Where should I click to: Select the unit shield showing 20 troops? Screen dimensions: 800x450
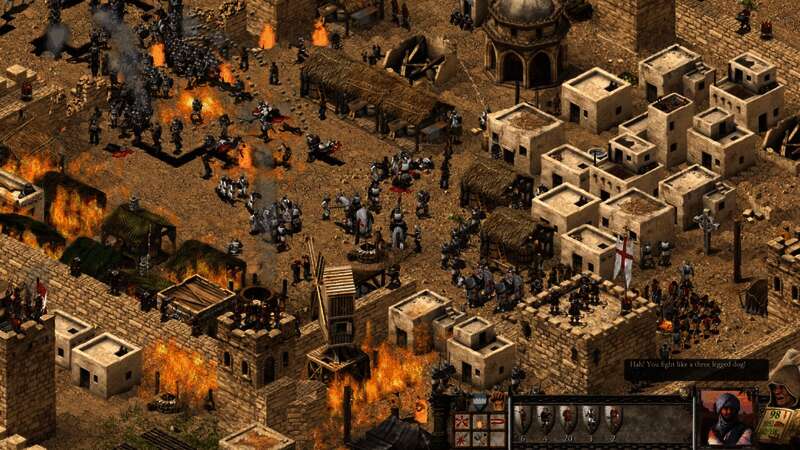567,418
